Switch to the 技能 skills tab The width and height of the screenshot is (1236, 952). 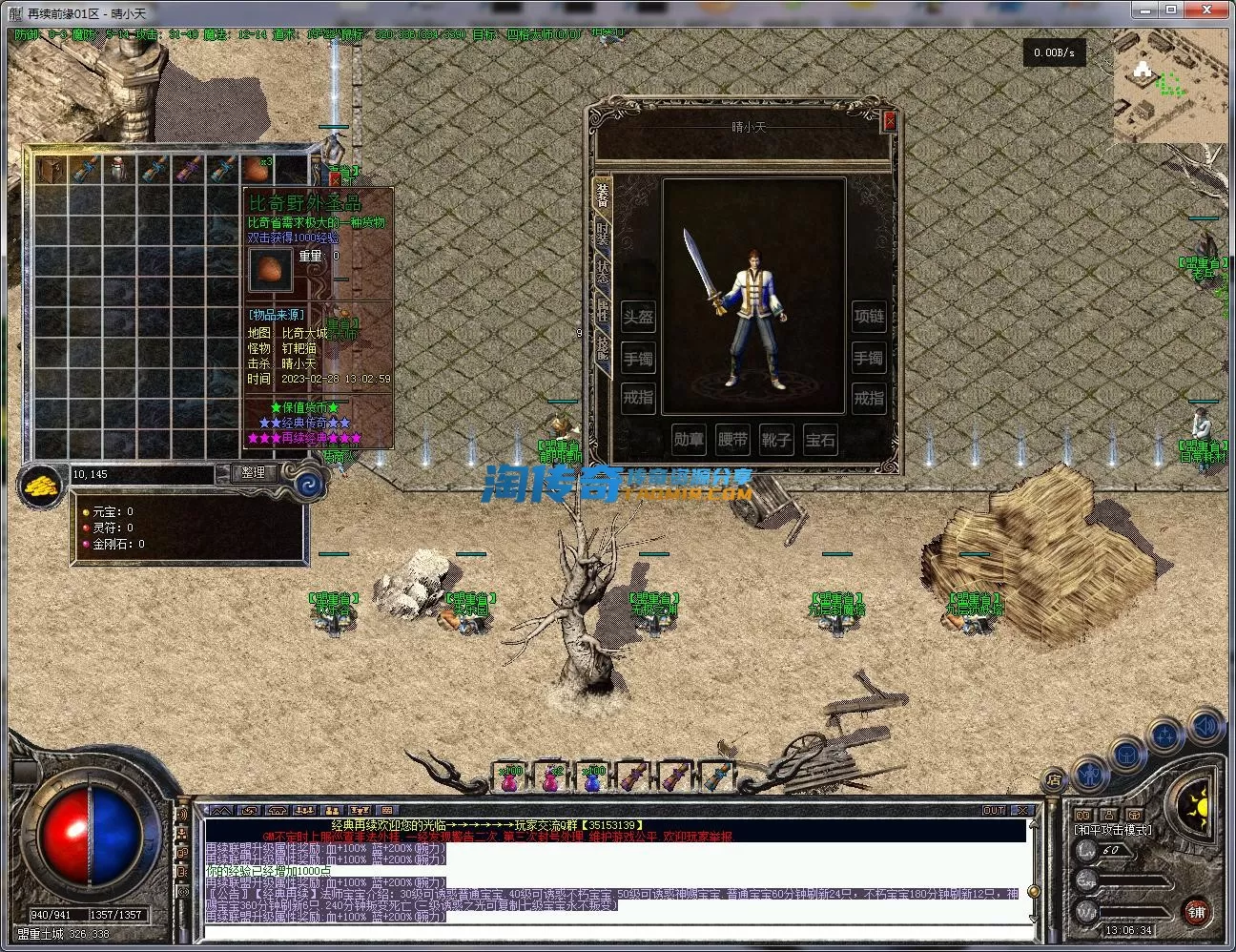click(603, 346)
